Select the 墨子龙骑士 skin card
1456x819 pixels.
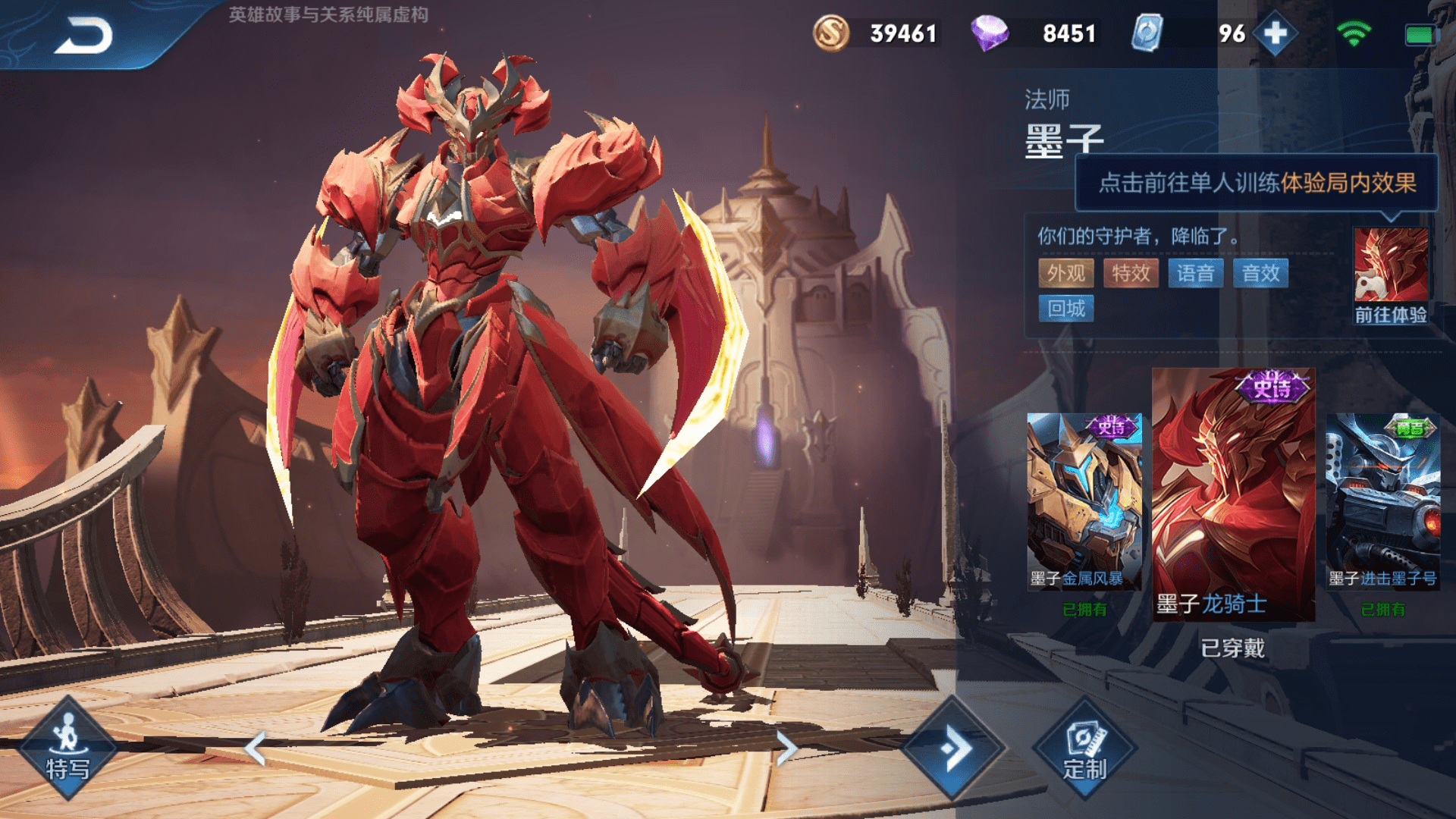click(x=1233, y=494)
